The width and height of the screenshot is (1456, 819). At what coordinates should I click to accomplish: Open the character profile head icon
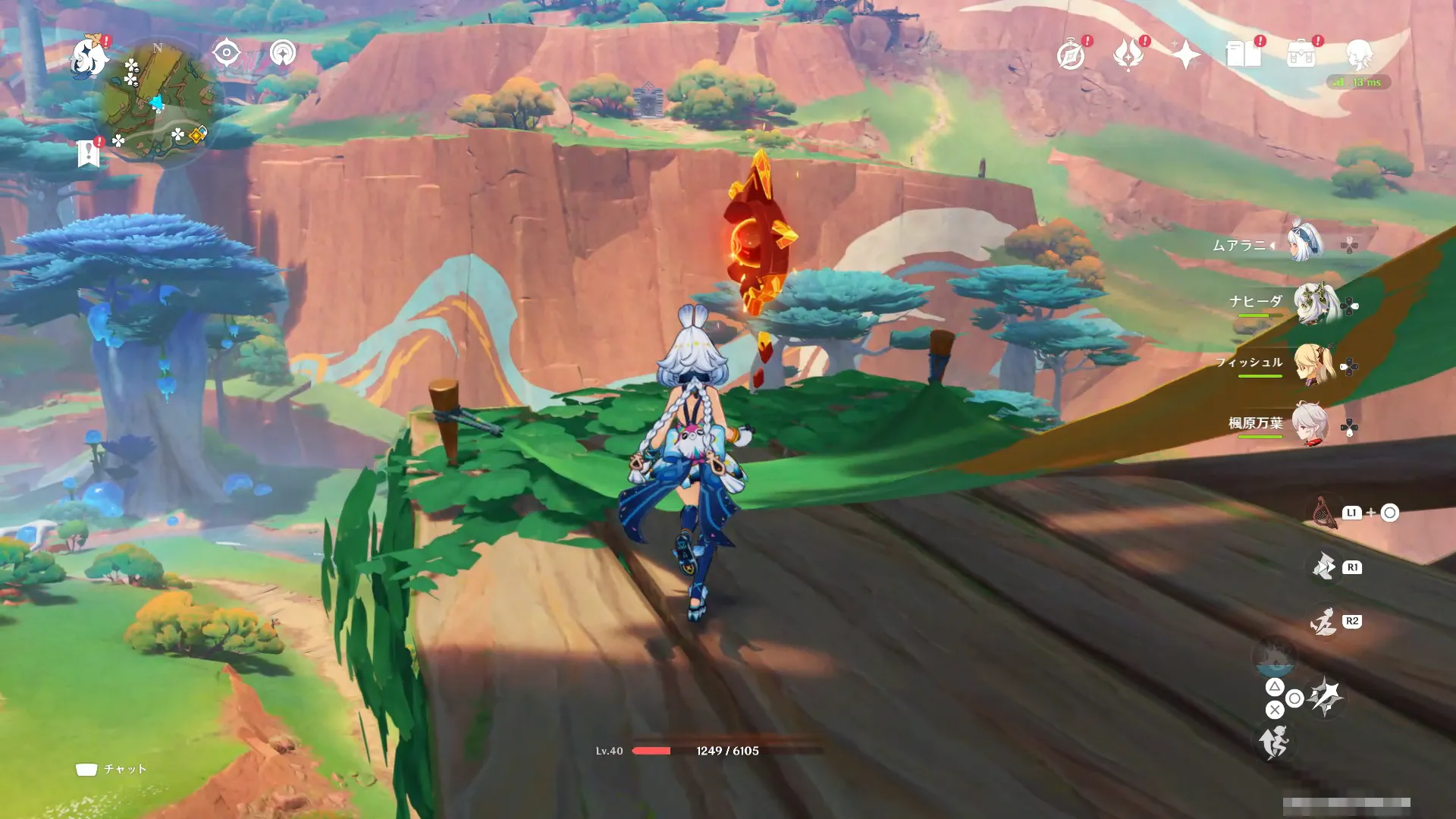coord(1359,55)
